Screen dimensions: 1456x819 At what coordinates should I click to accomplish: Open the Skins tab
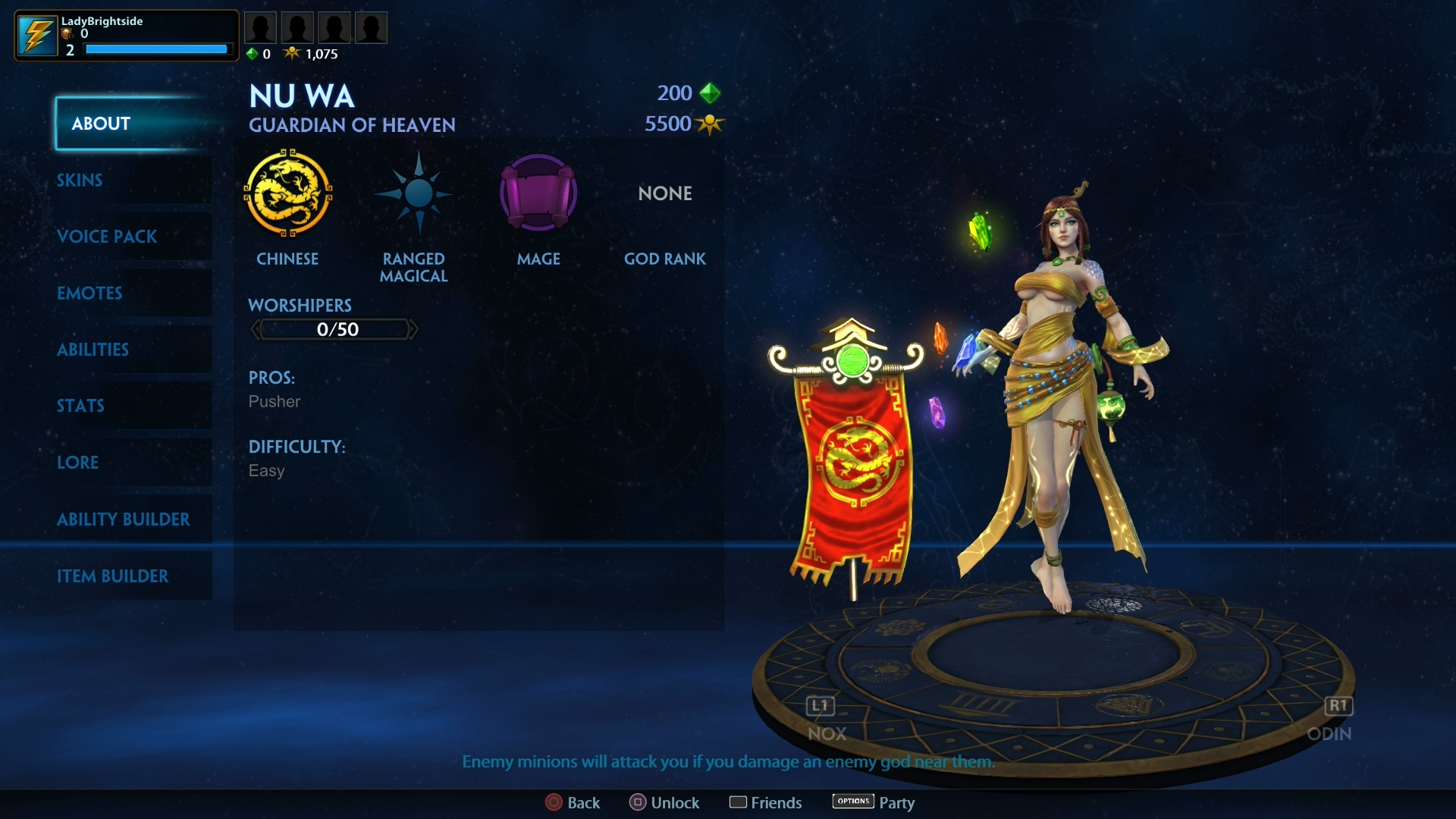[x=79, y=180]
